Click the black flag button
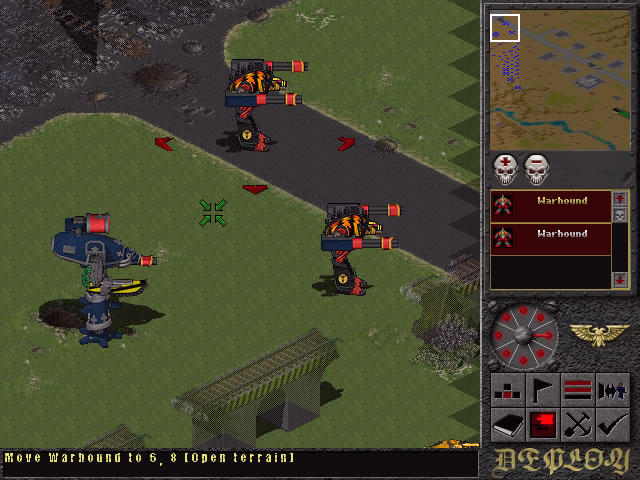The height and width of the screenshot is (480, 640). pos(543,388)
